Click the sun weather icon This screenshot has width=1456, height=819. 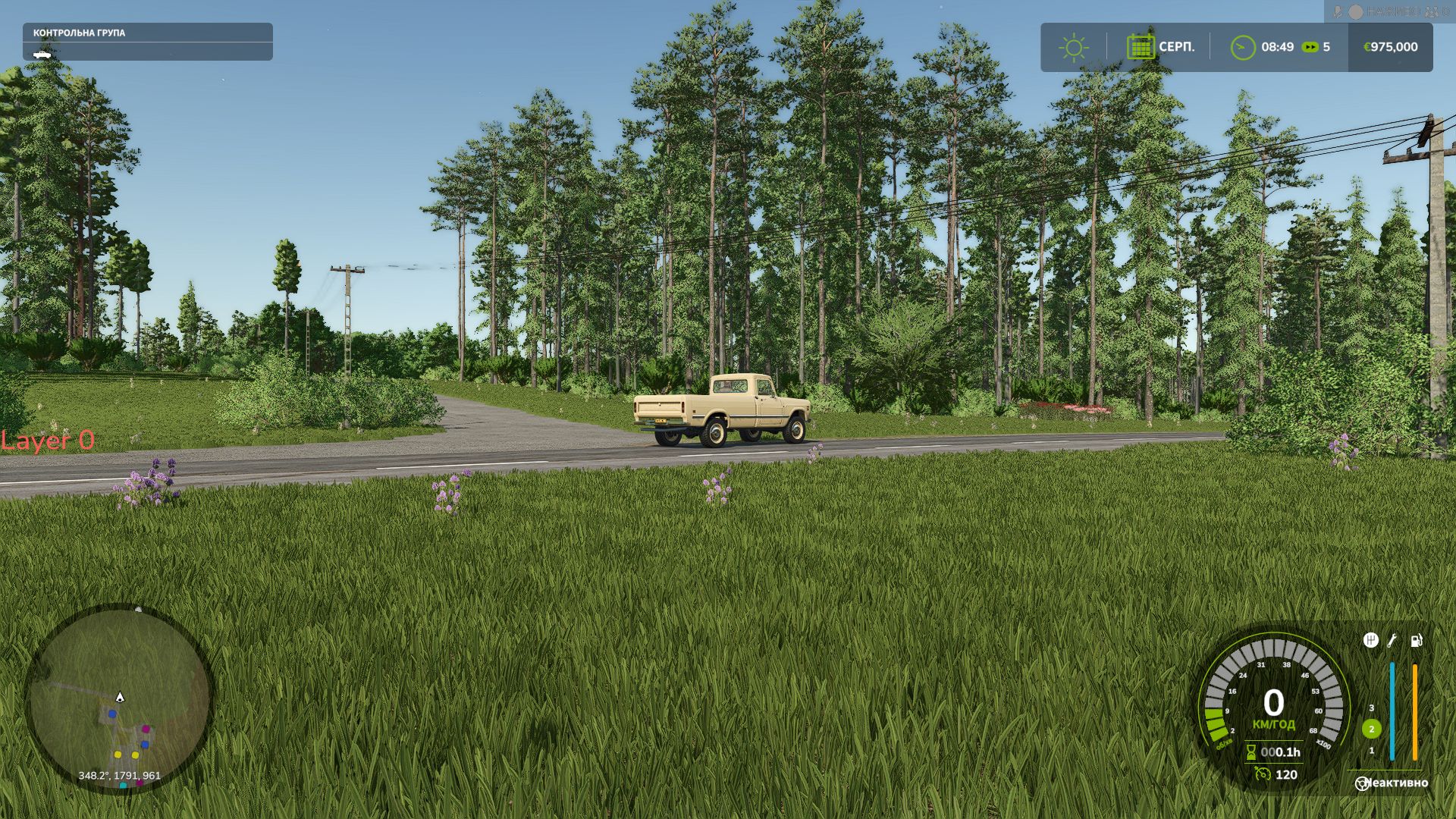[1074, 47]
